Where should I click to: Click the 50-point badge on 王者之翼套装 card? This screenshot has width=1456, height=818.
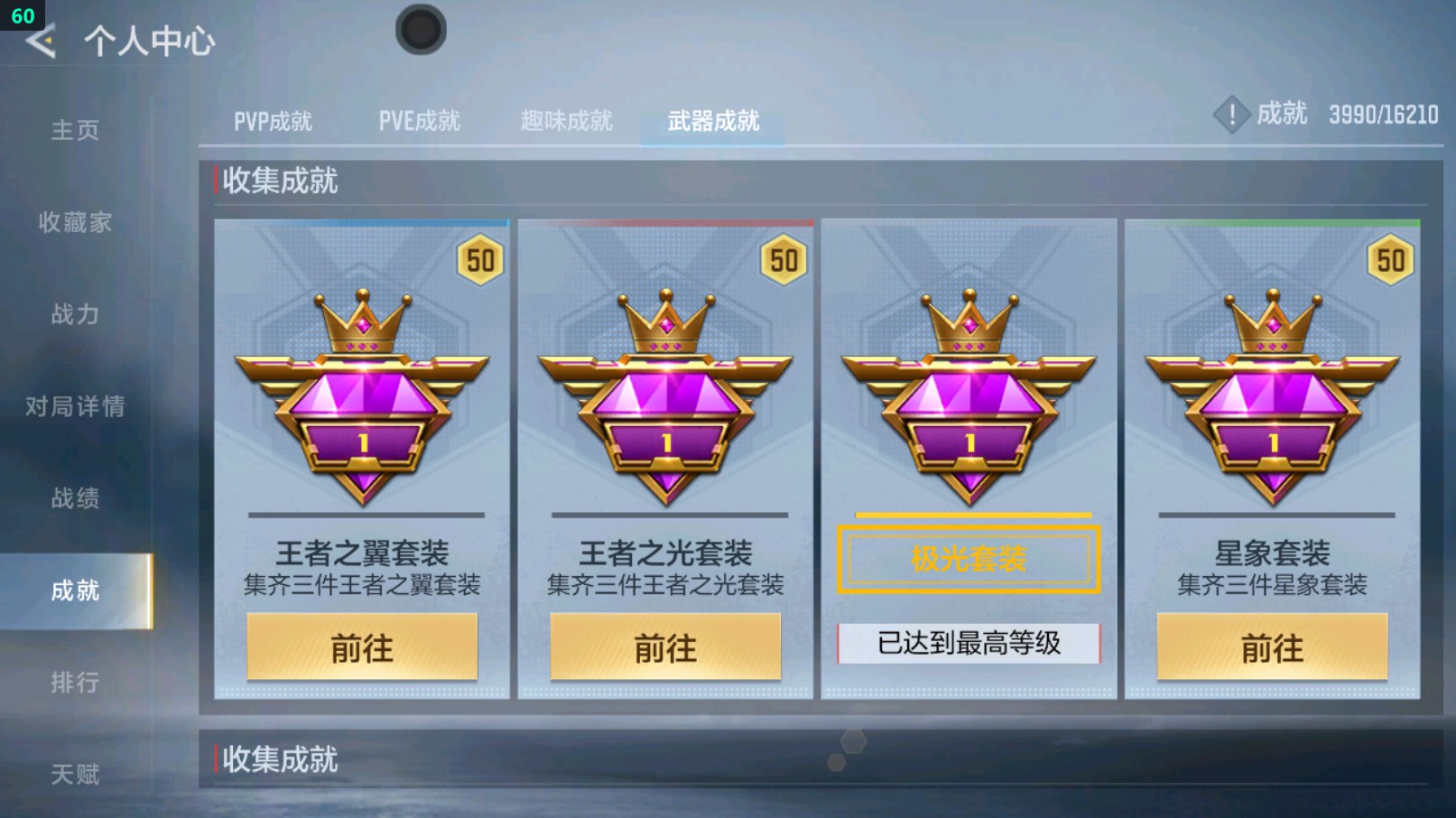coord(480,262)
